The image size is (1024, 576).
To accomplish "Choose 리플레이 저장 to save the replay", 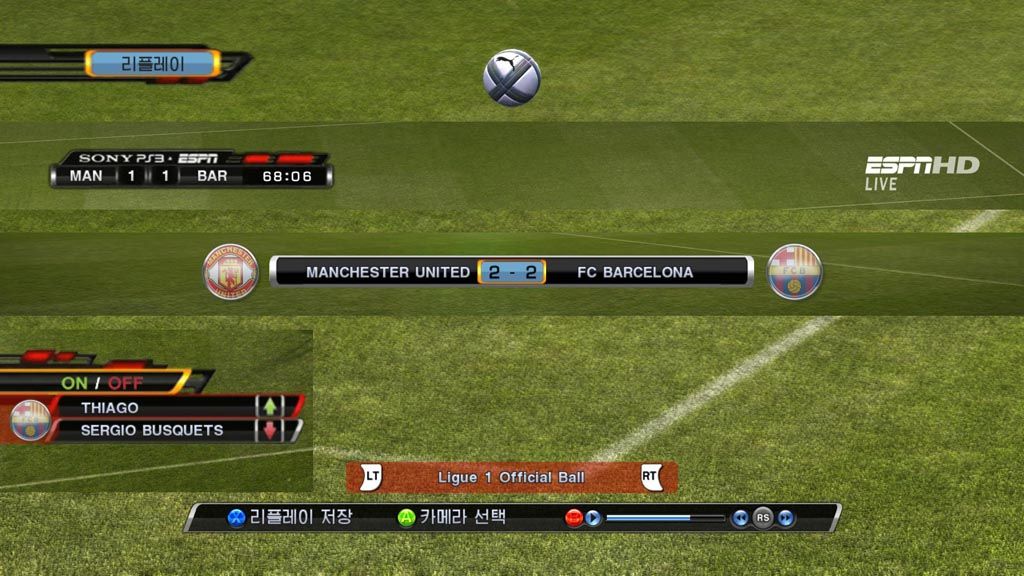I will click(x=290, y=517).
